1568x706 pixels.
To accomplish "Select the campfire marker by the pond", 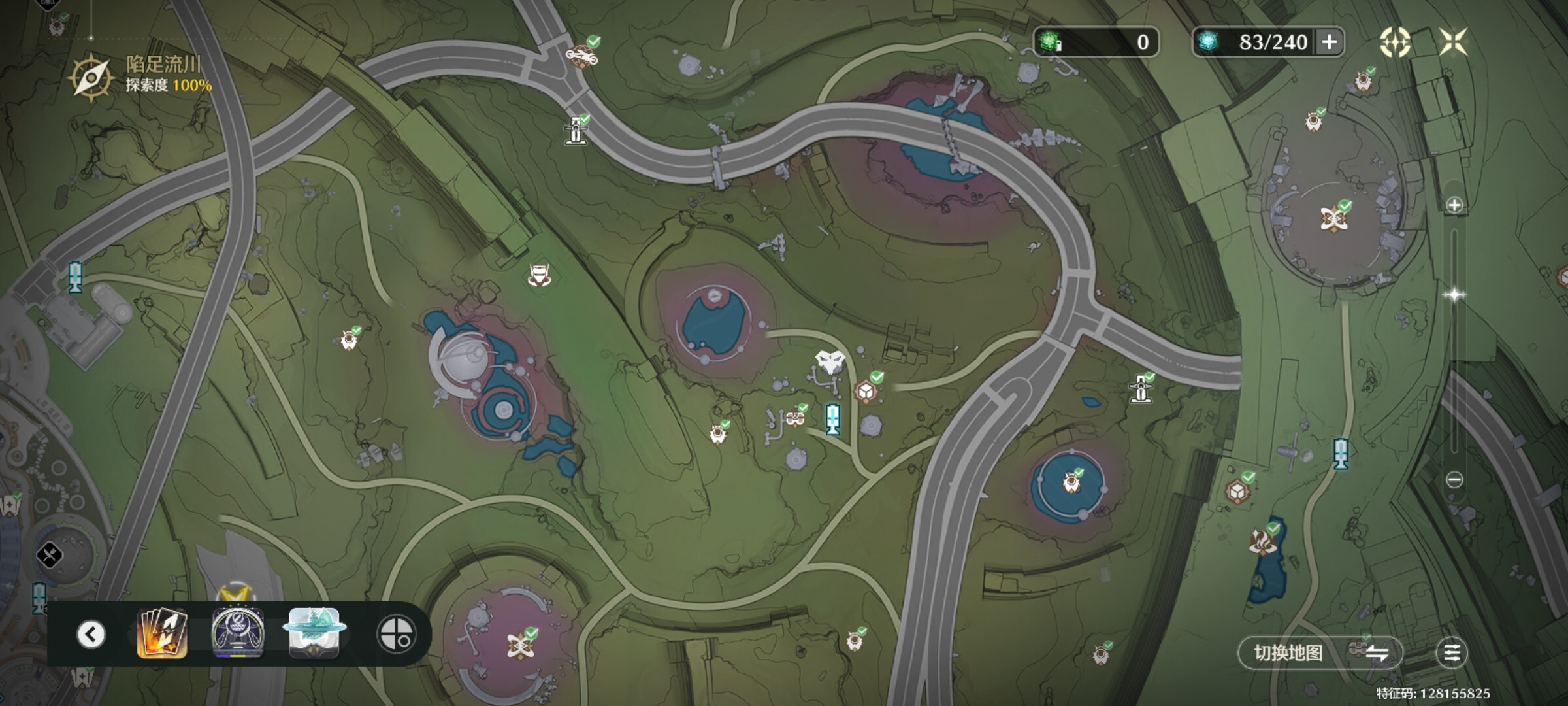I will point(1262,542).
